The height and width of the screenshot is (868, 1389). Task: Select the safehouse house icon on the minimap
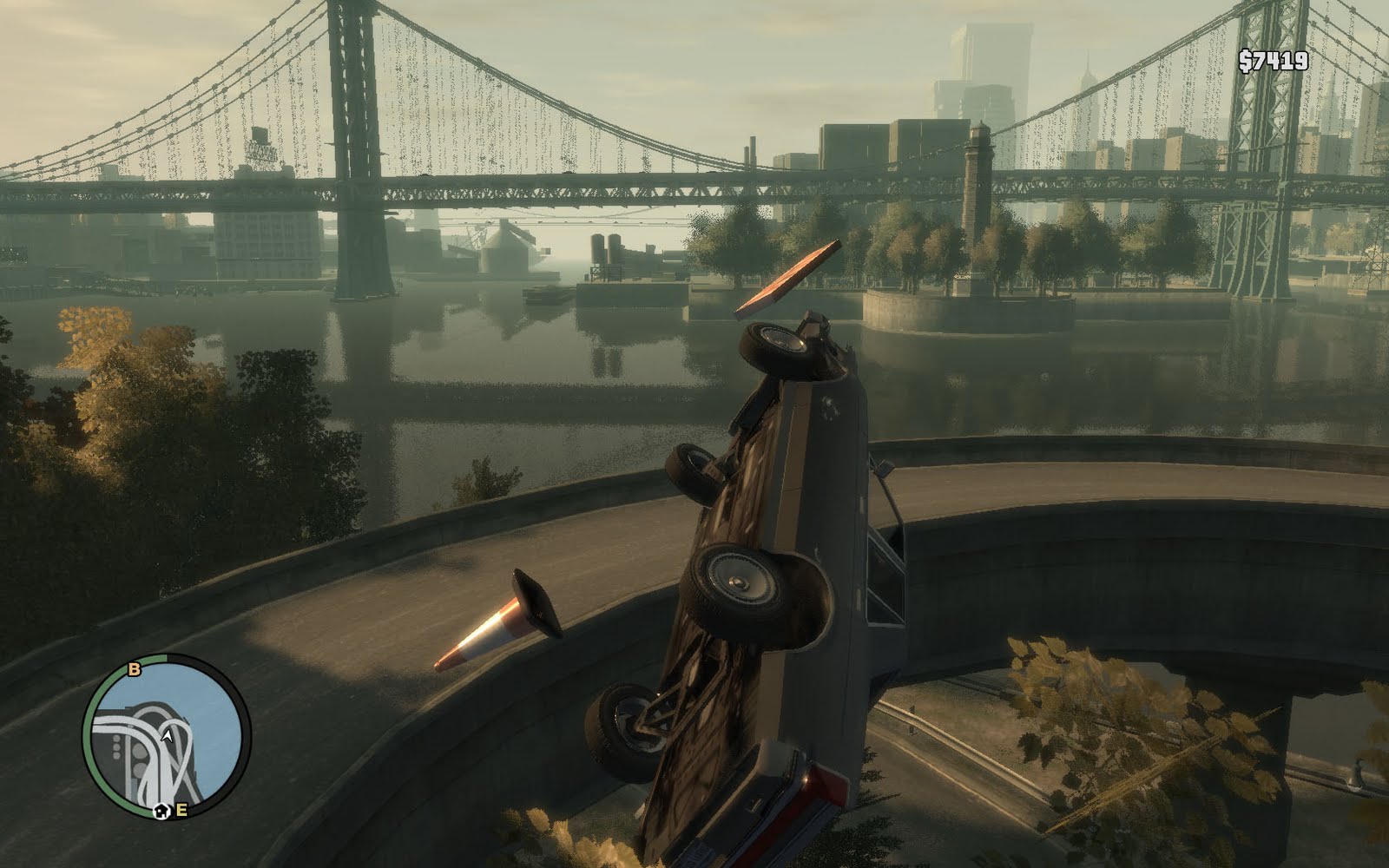(161, 810)
